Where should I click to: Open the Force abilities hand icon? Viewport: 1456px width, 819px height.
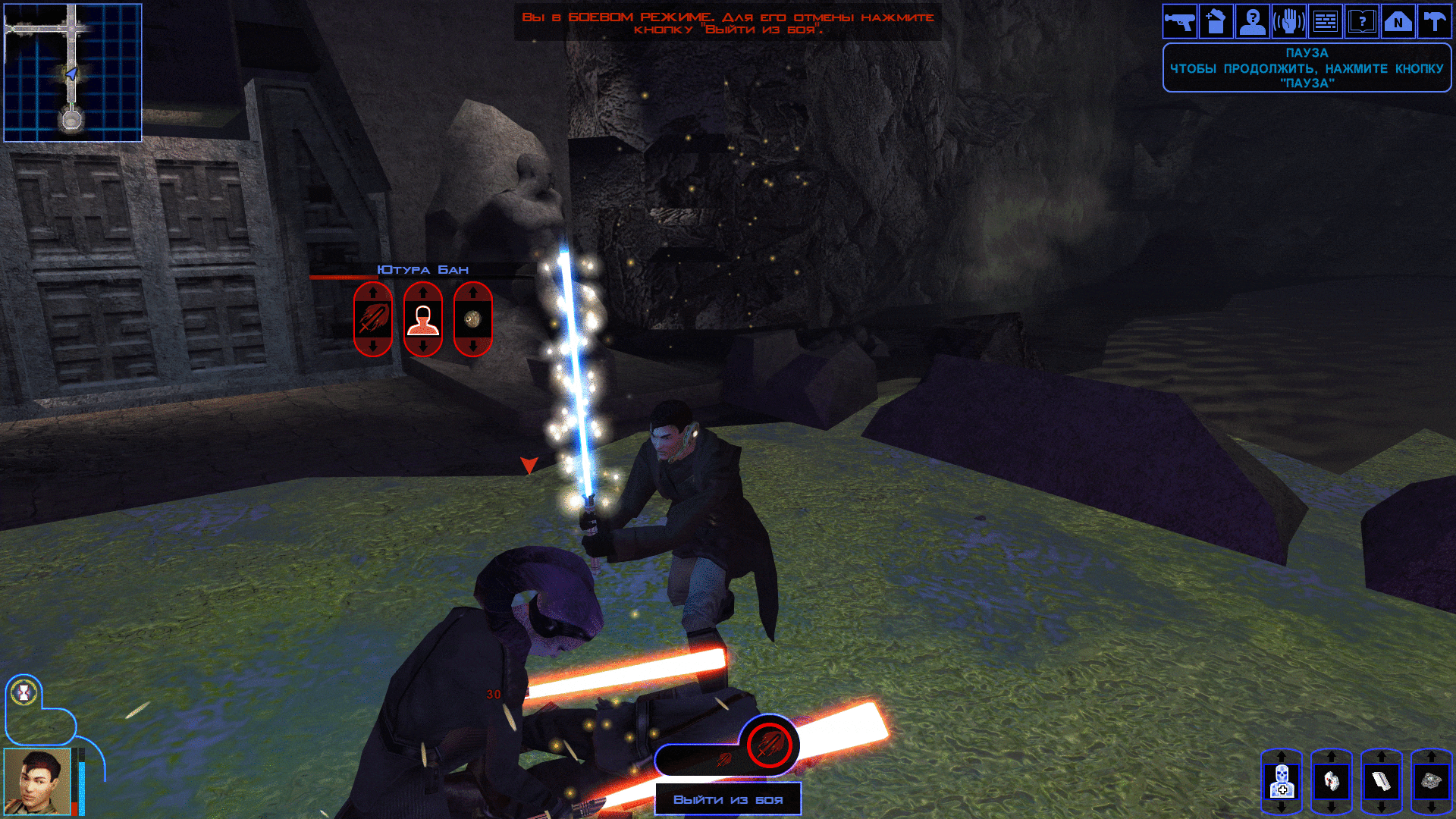1289,21
